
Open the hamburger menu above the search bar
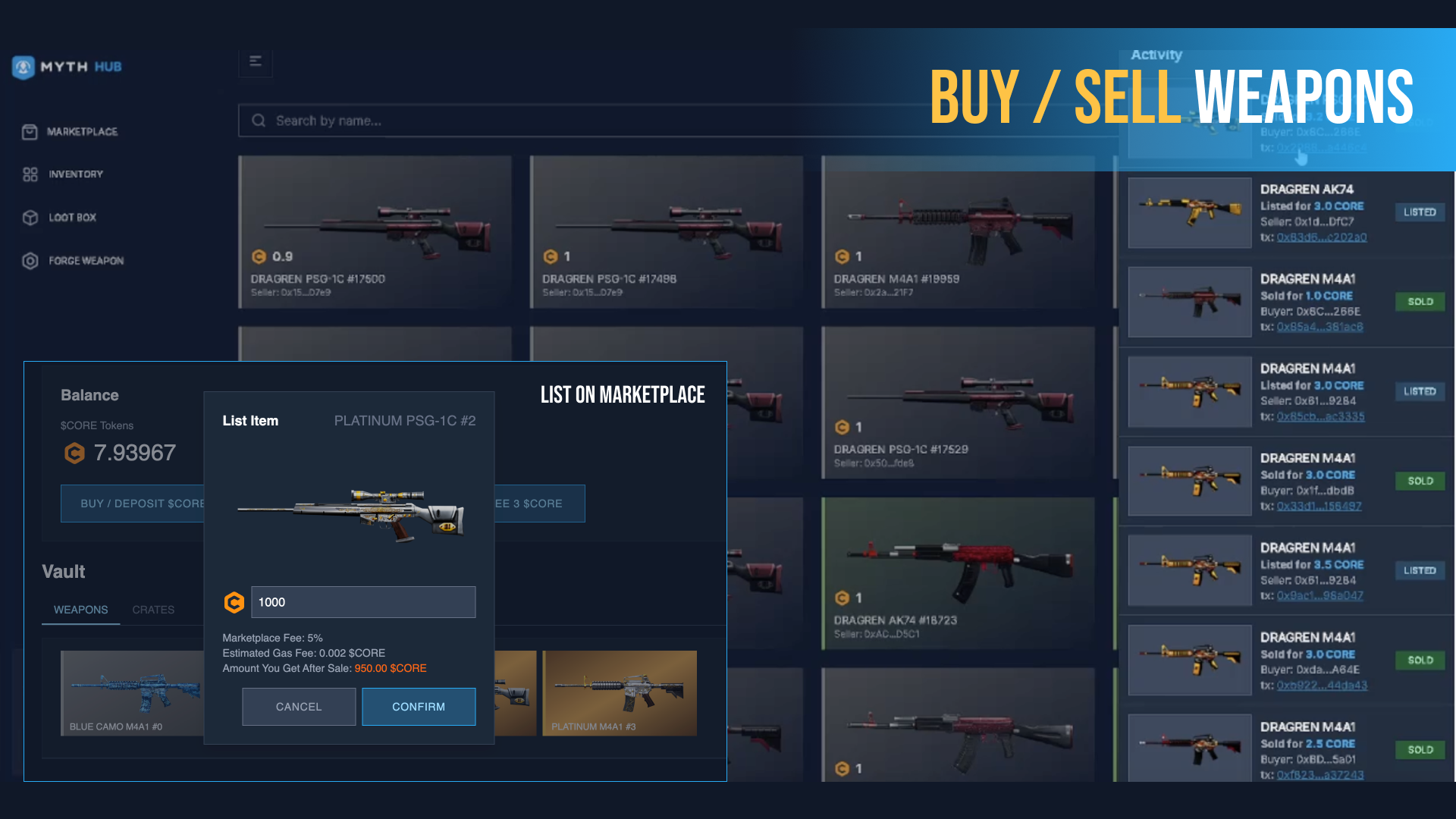[x=256, y=61]
